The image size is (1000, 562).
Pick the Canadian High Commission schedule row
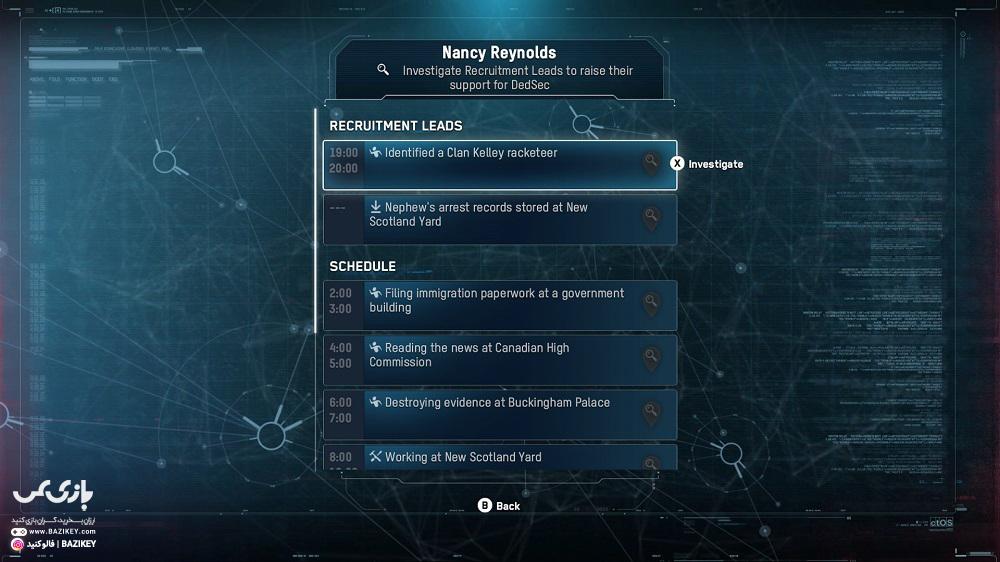(499, 359)
